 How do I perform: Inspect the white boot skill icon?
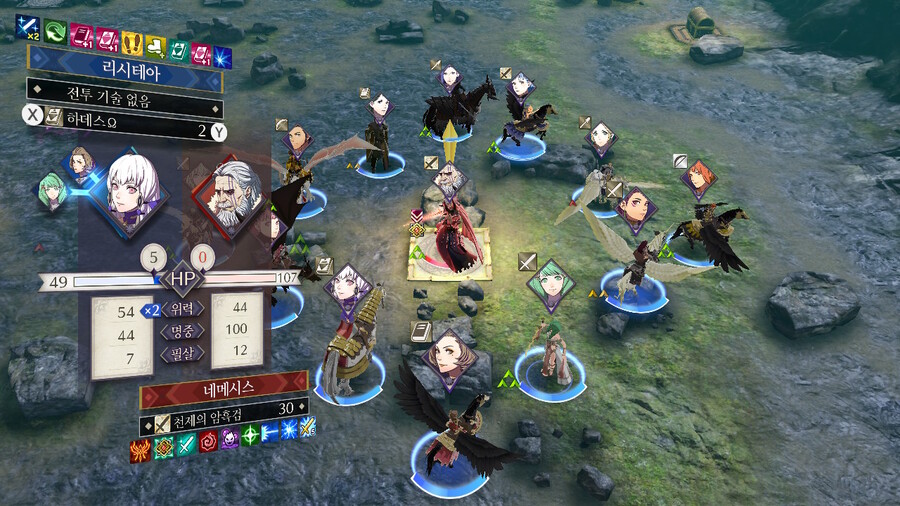(155, 44)
